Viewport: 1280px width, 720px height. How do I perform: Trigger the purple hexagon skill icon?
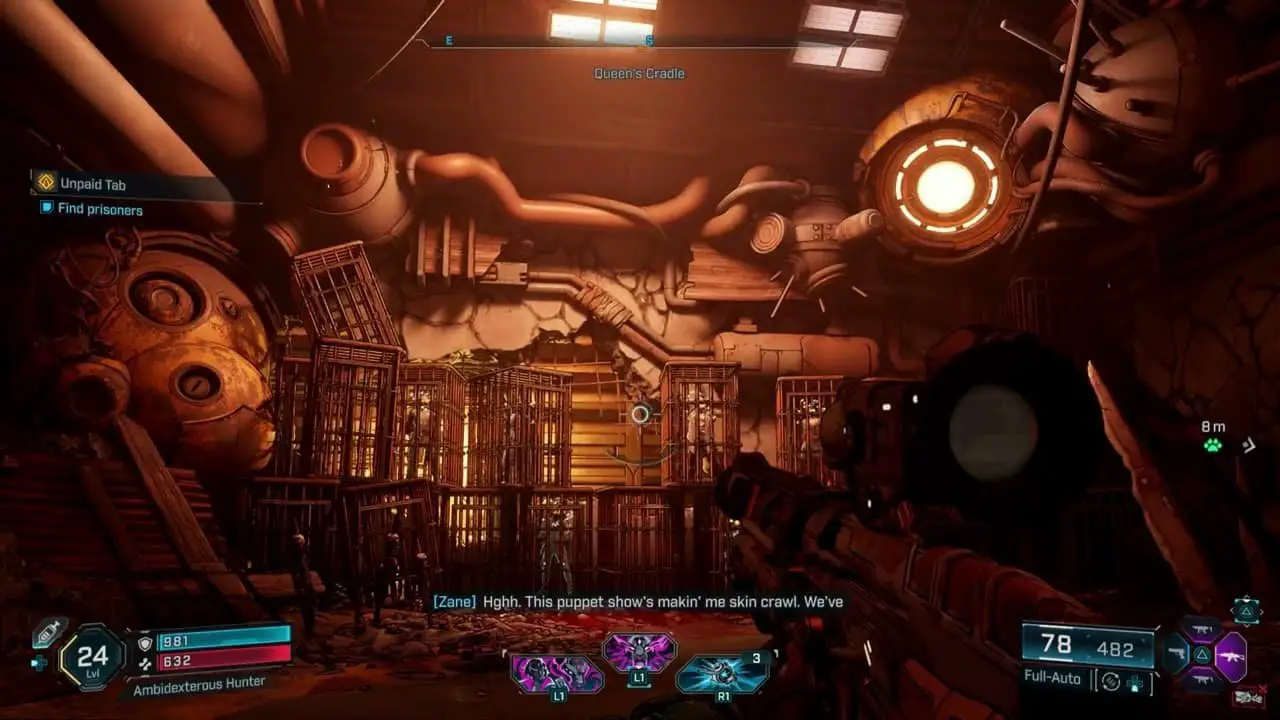[x=638, y=652]
